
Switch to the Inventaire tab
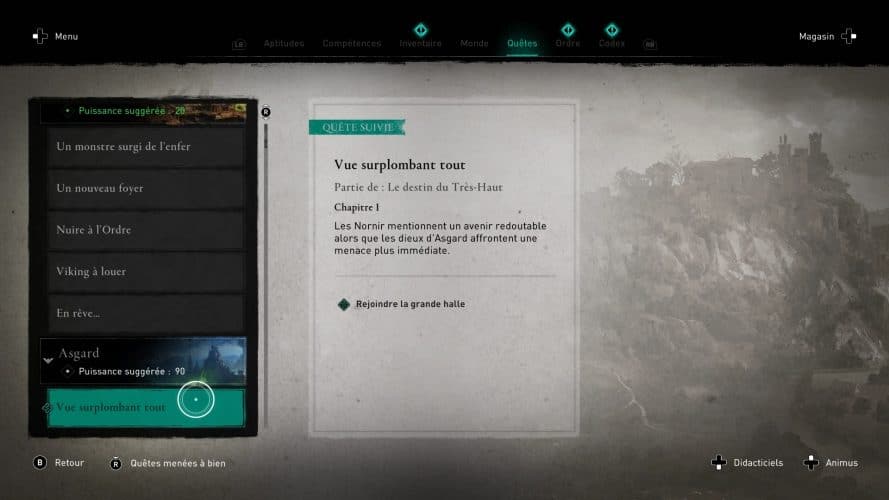420,43
